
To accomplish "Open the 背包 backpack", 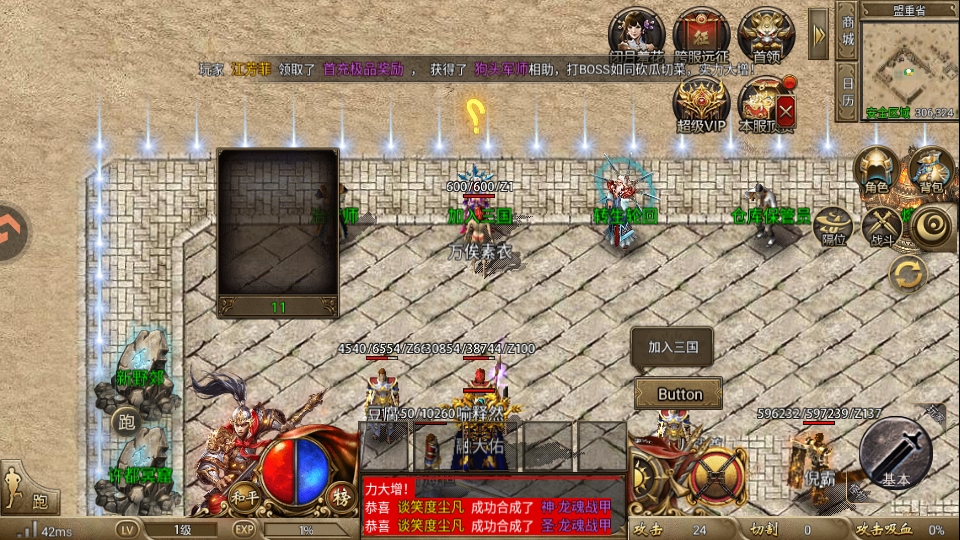I will (x=931, y=168).
